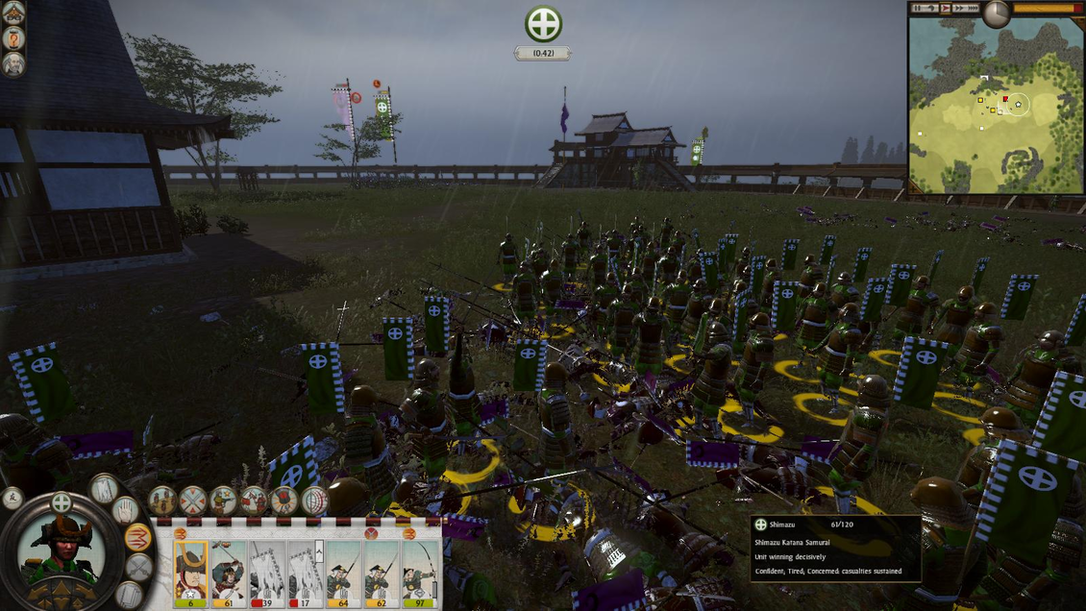Toggle the red arrows run button

coord(138,537)
